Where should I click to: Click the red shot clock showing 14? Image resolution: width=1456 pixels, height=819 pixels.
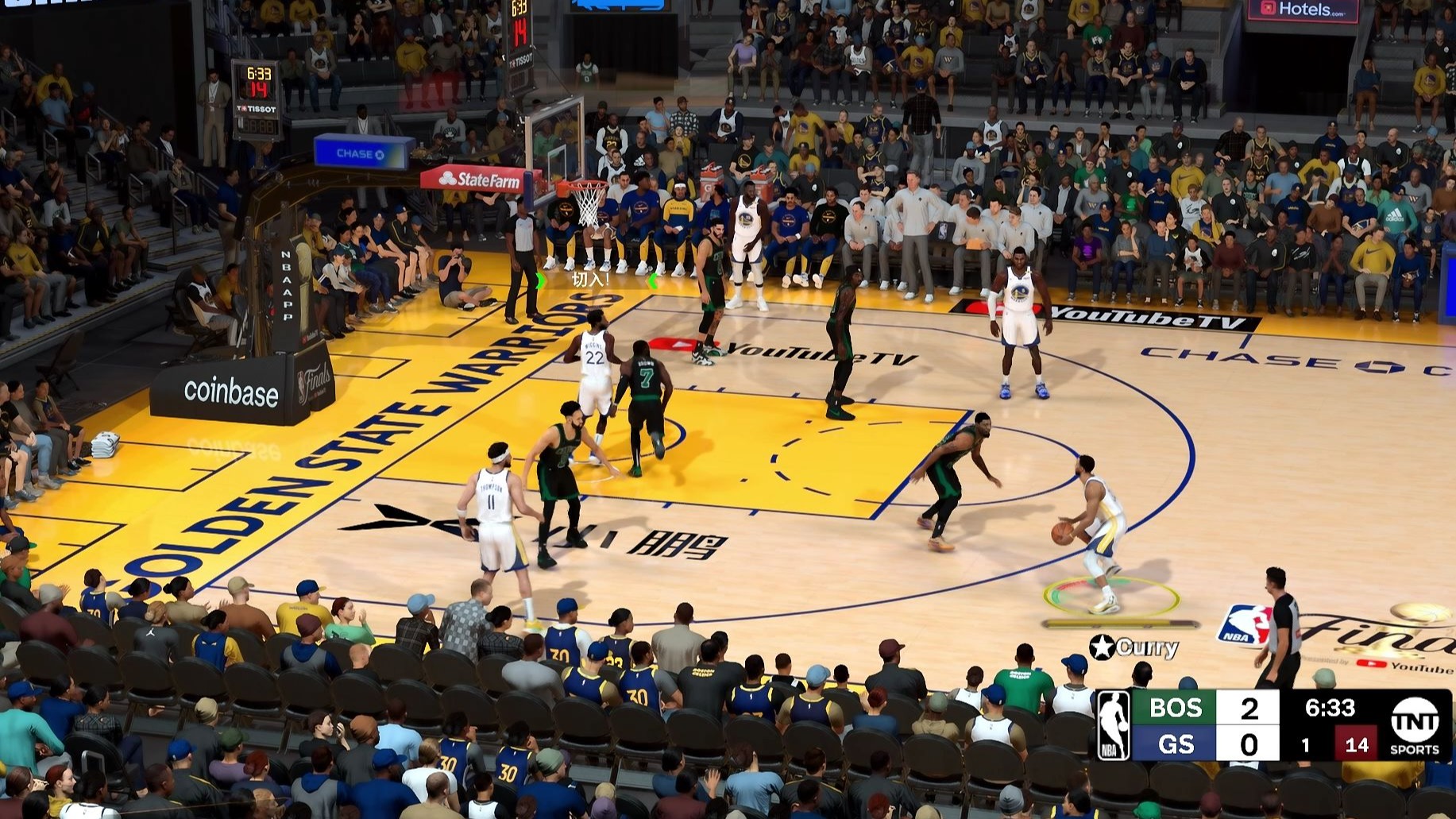coord(1356,745)
